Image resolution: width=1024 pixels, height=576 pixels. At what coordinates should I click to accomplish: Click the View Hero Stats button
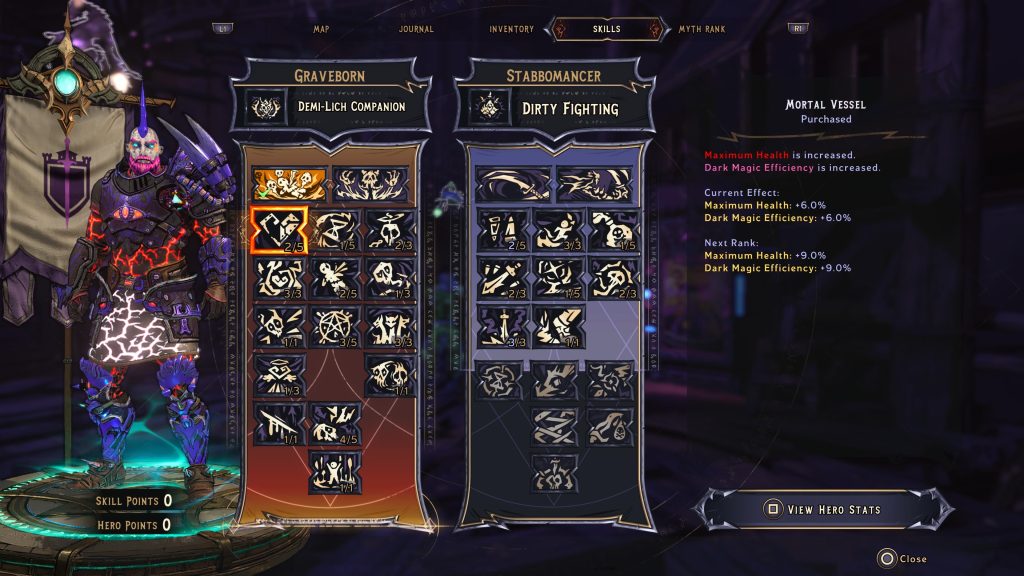point(824,509)
